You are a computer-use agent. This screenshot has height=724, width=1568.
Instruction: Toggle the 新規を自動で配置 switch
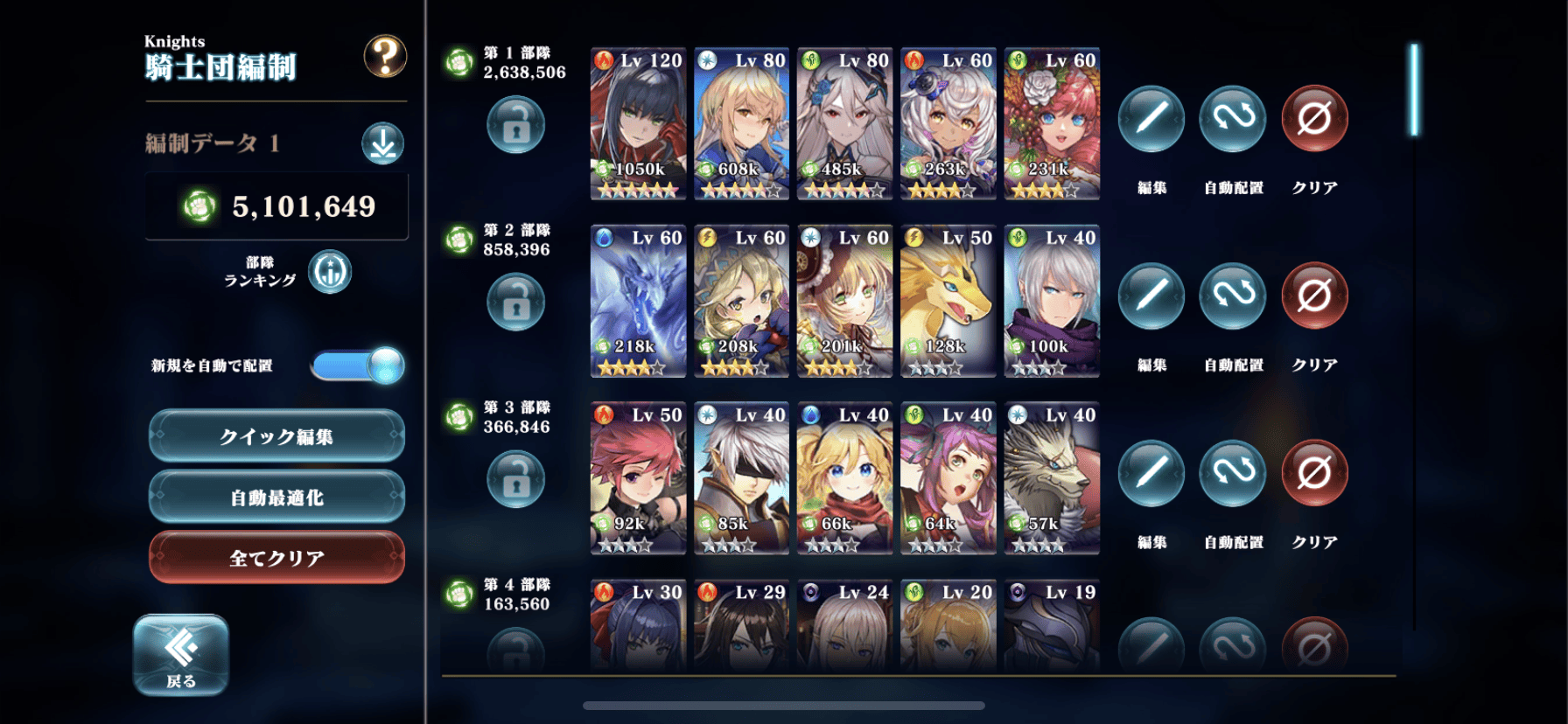[x=358, y=365]
